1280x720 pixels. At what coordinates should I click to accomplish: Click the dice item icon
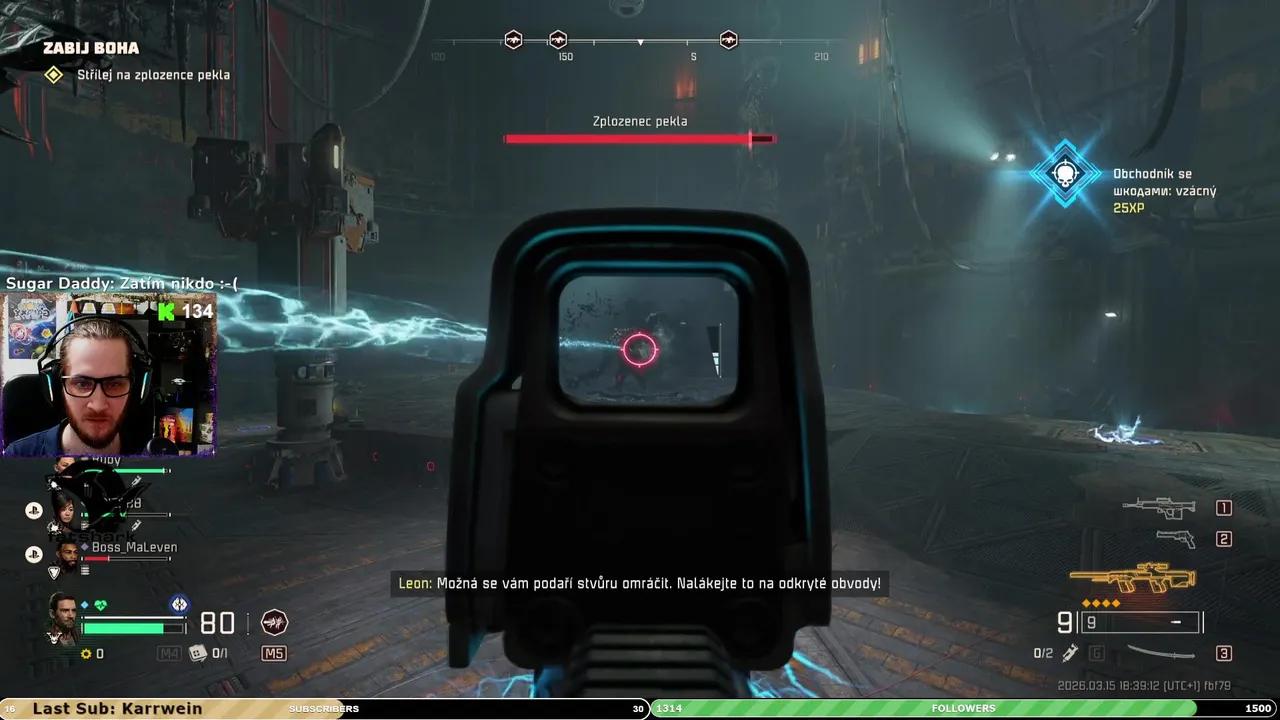click(198, 653)
